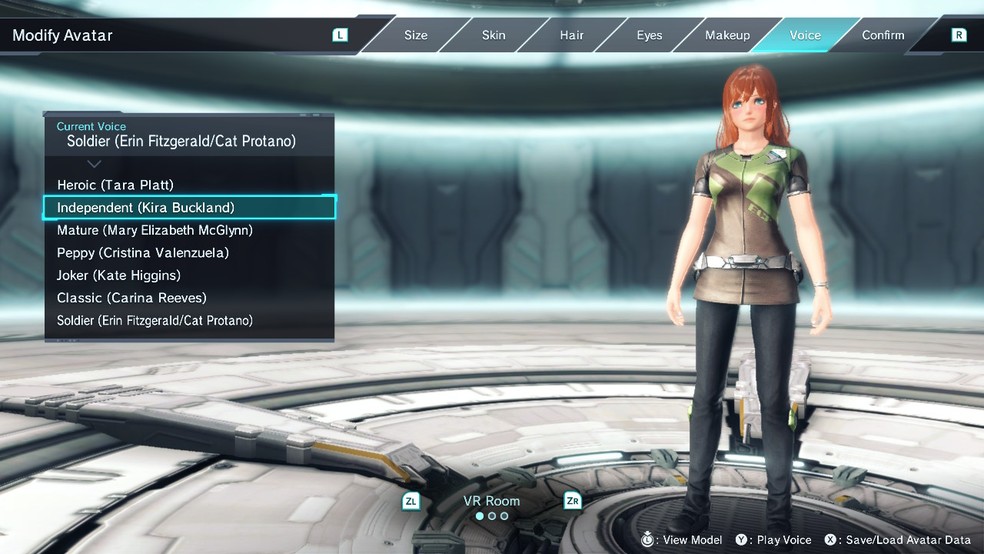Open the Confirm tab
984x554 pixels.
click(x=883, y=35)
